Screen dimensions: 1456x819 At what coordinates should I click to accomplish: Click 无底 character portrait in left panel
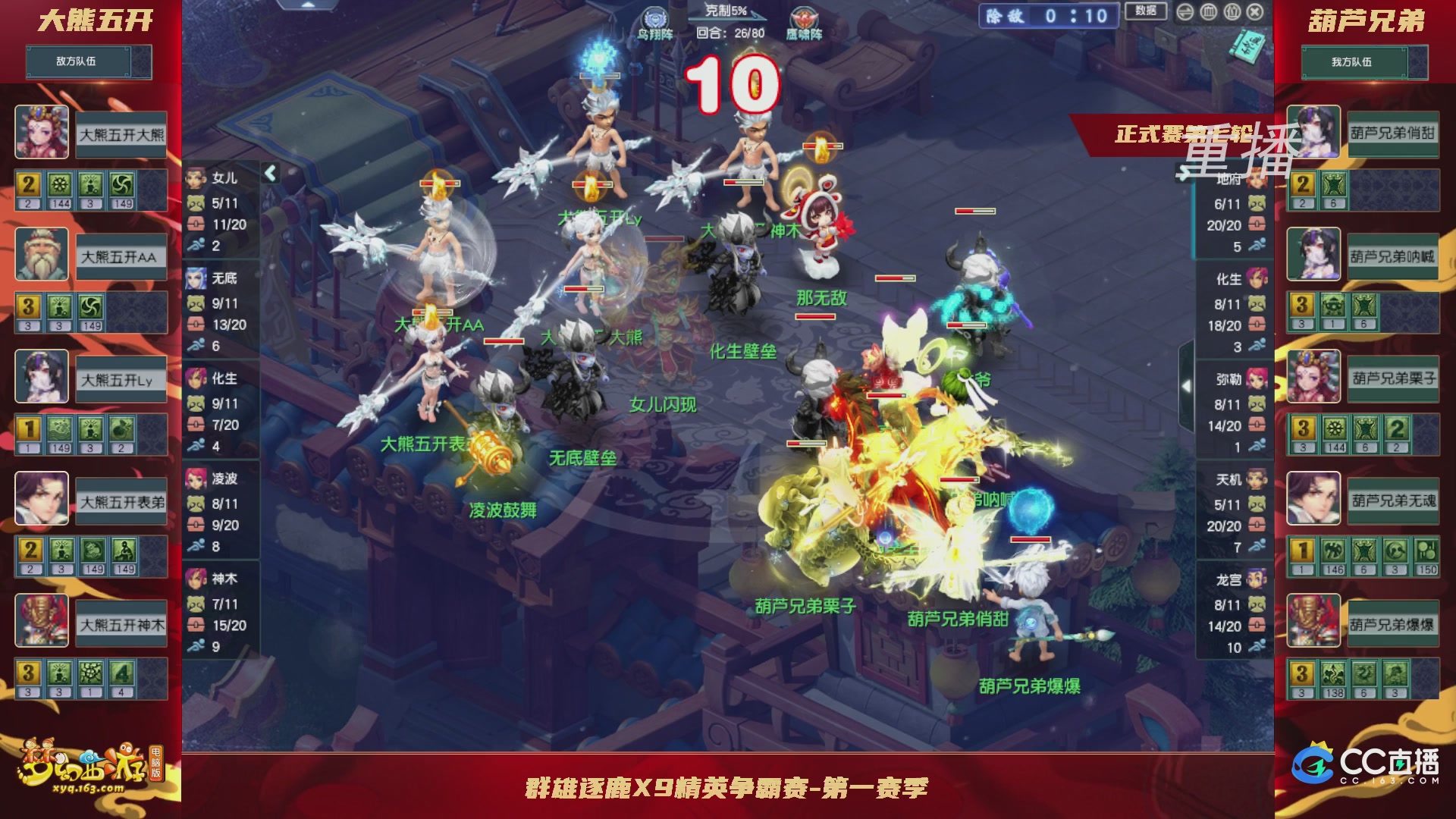coord(196,279)
